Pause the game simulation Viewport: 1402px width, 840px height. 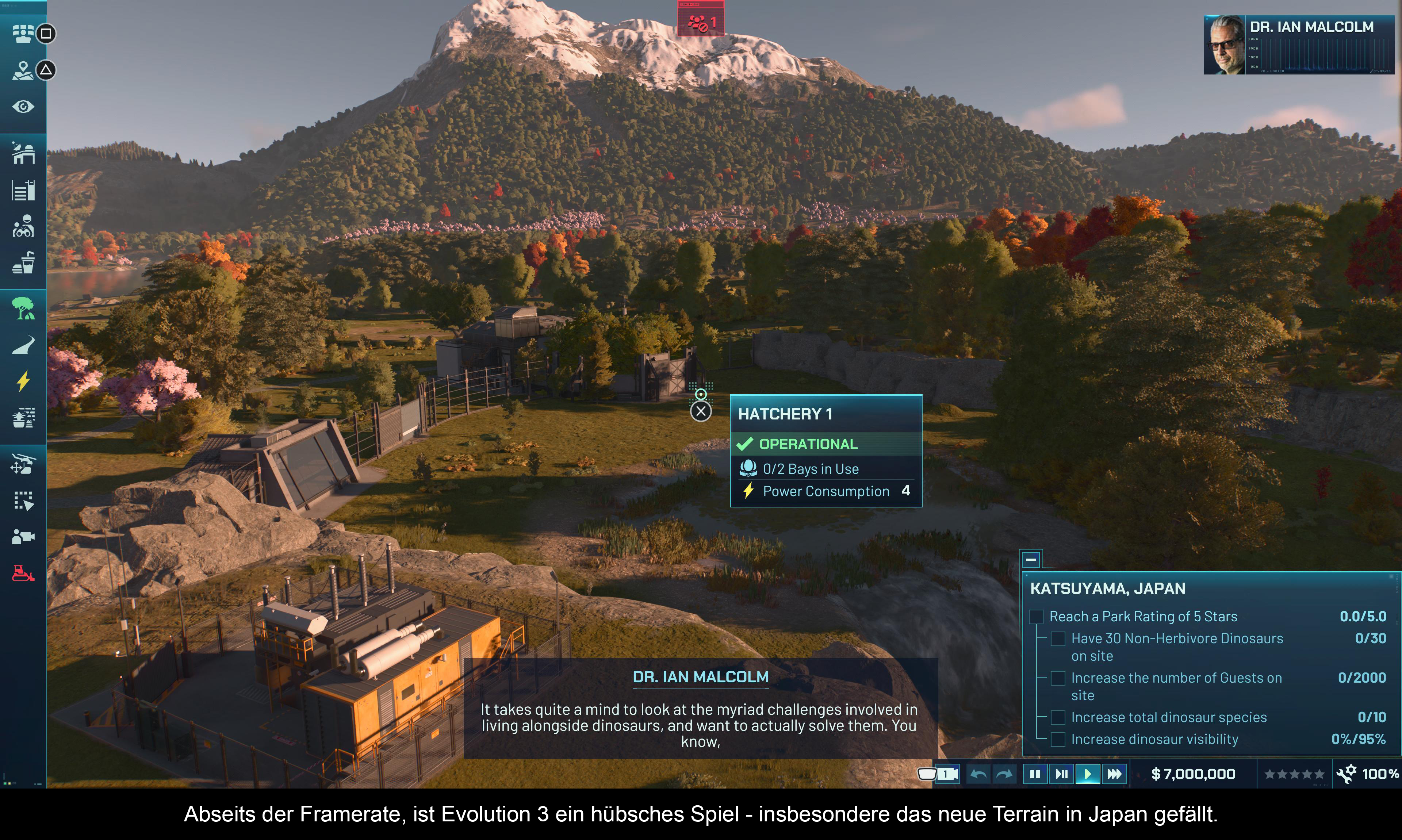1035,774
